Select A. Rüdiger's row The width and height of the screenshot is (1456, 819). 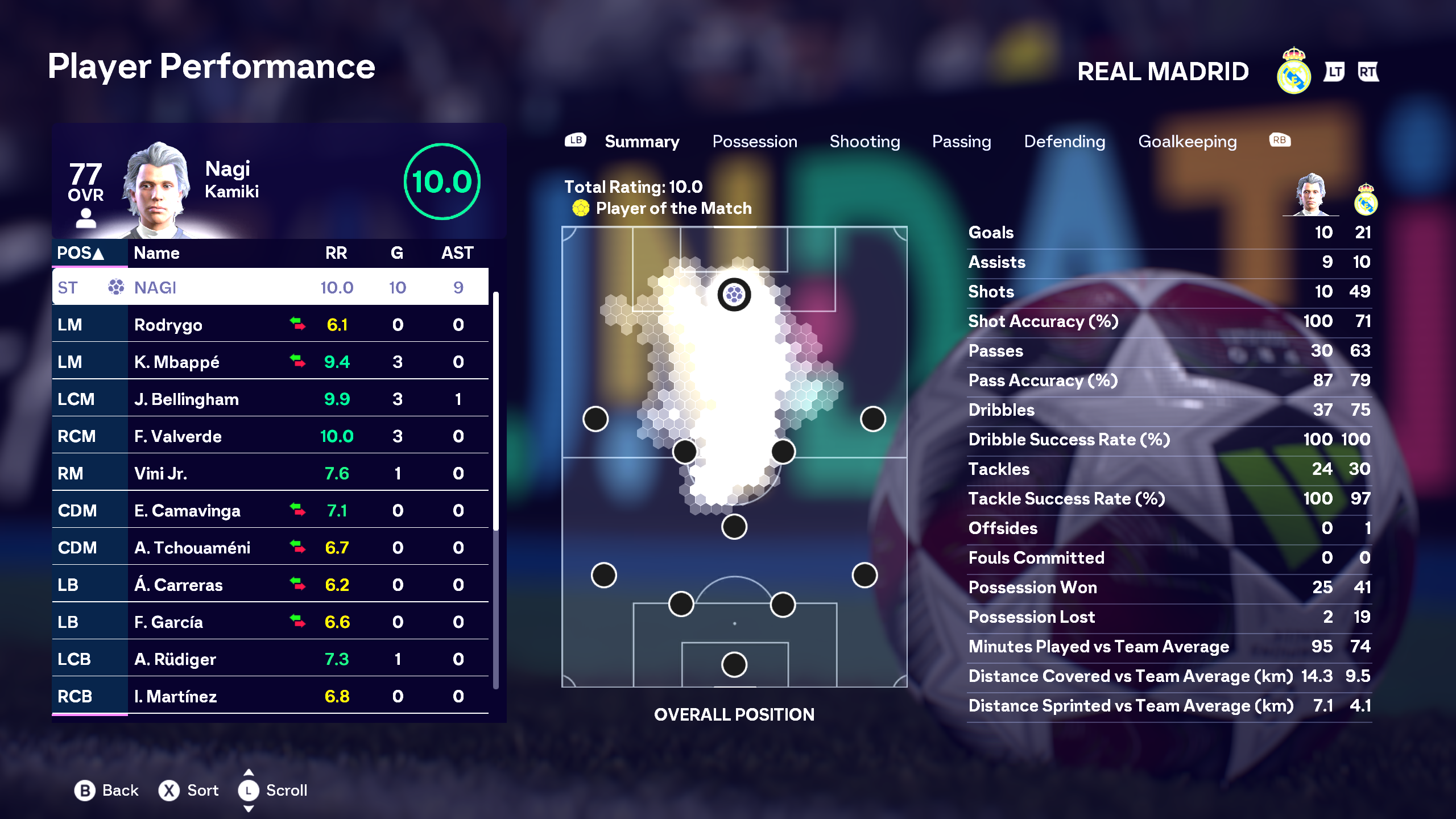(x=270, y=659)
